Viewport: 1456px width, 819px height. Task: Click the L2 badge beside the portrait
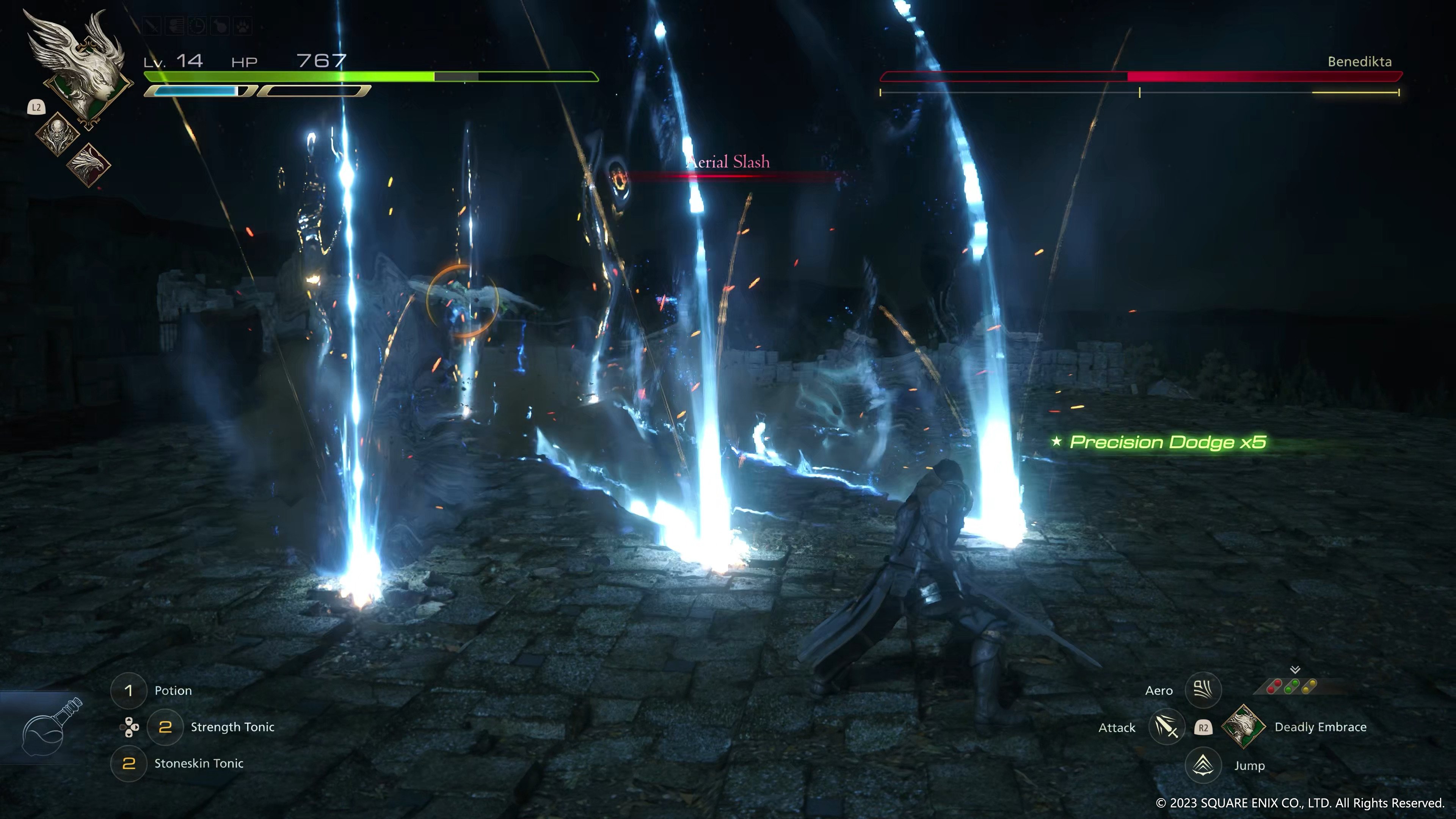(36, 107)
